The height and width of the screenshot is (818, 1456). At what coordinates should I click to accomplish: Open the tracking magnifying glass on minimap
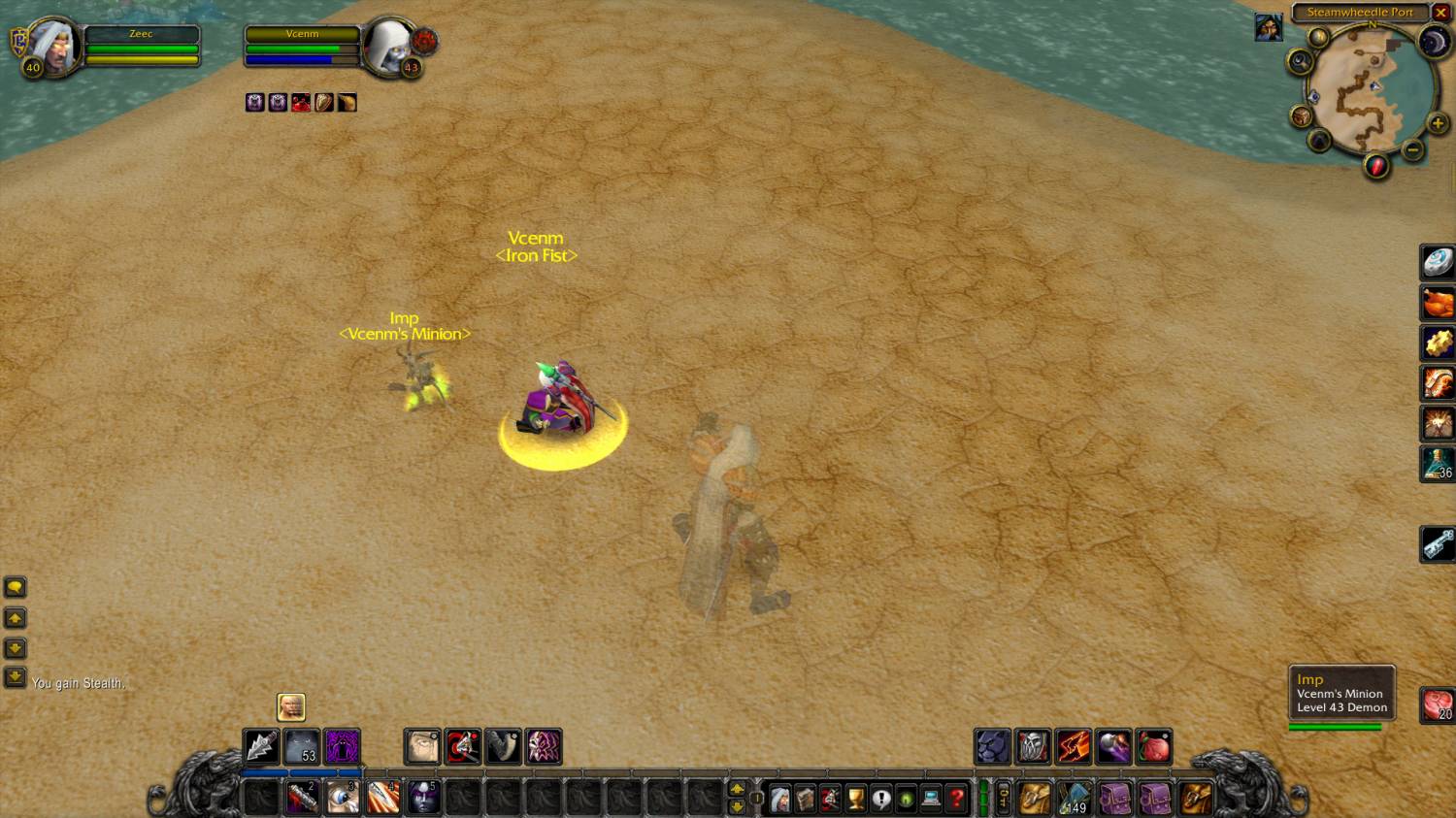pyautogui.click(x=1300, y=62)
